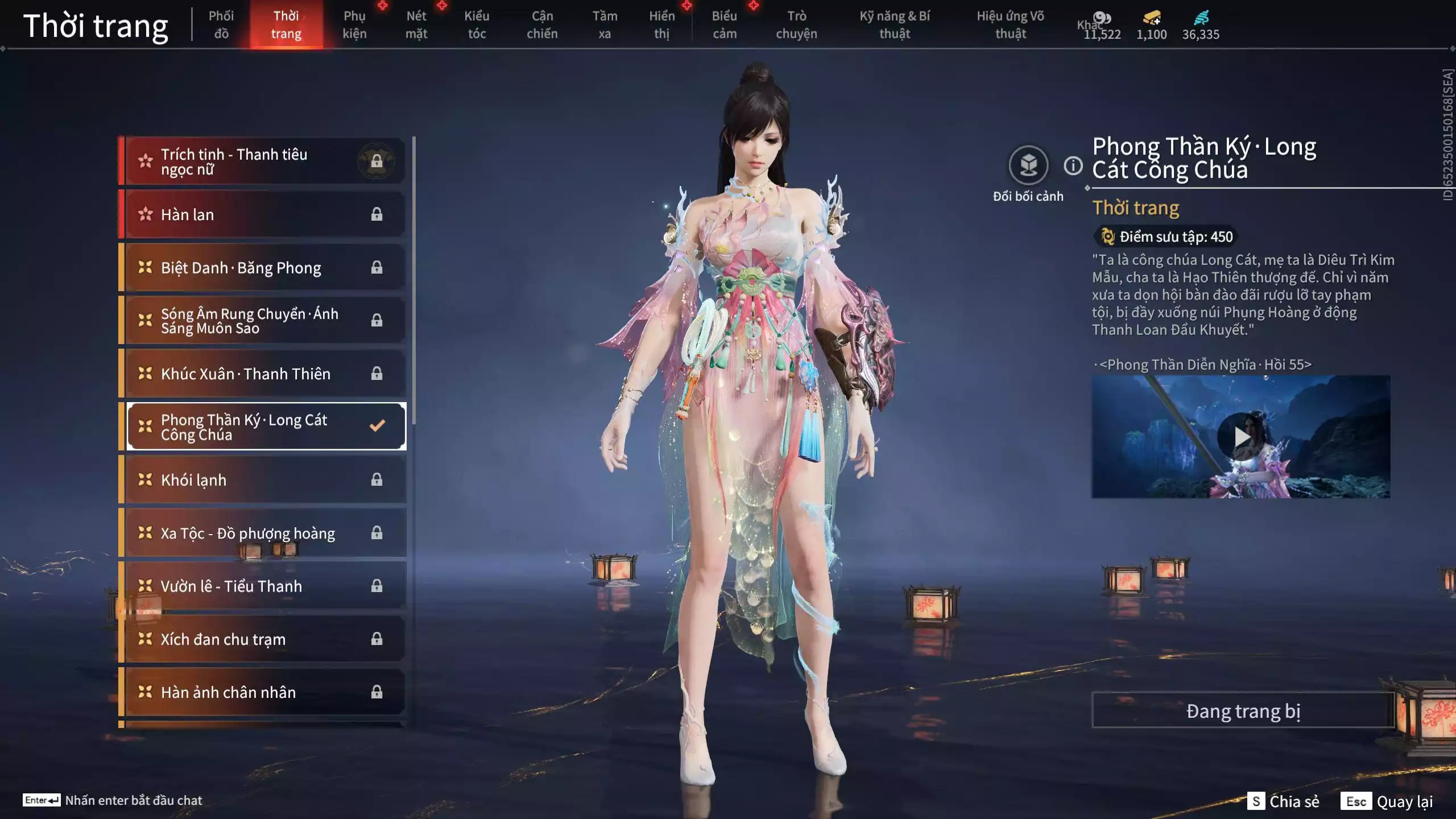Click the lock icon on 'Hàn lan' outfit
The width and height of the screenshot is (1456, 819).
coord(376,214)
